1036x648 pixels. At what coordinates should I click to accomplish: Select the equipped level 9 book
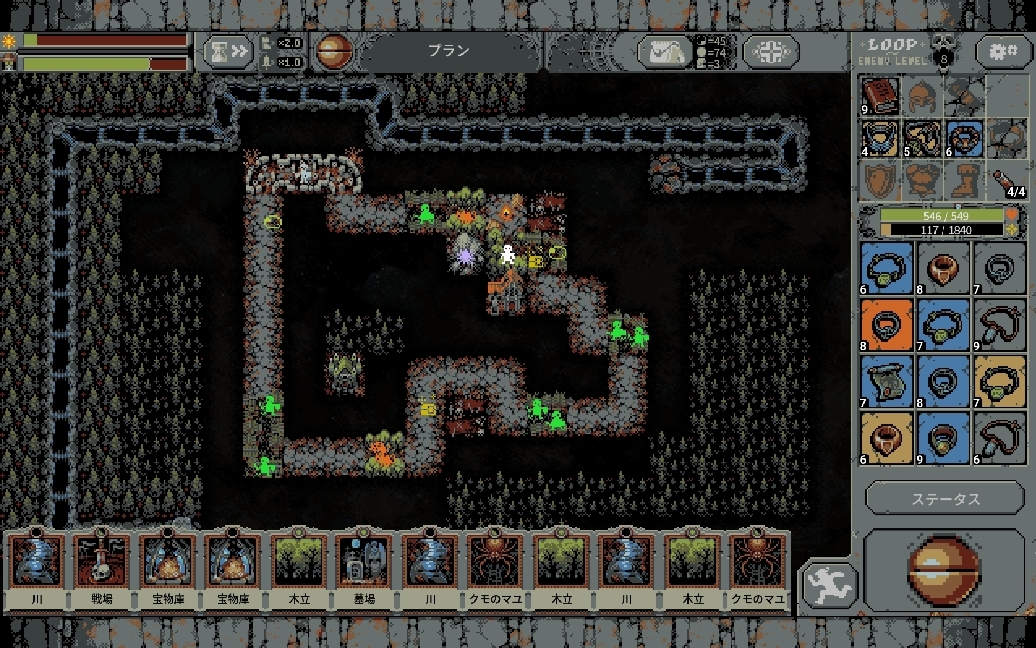point(881,97)
